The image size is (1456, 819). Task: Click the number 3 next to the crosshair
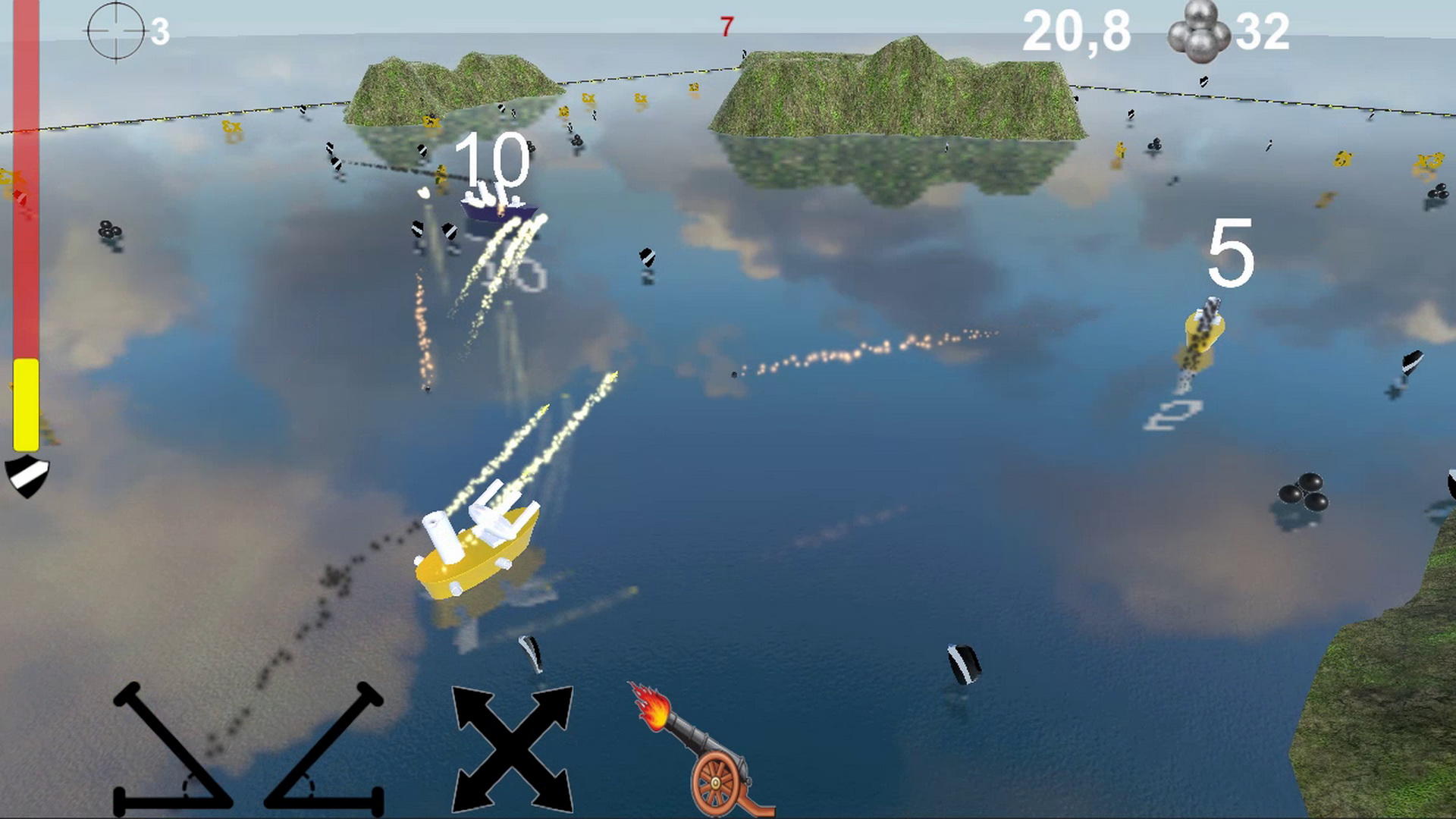click(160, 31)
